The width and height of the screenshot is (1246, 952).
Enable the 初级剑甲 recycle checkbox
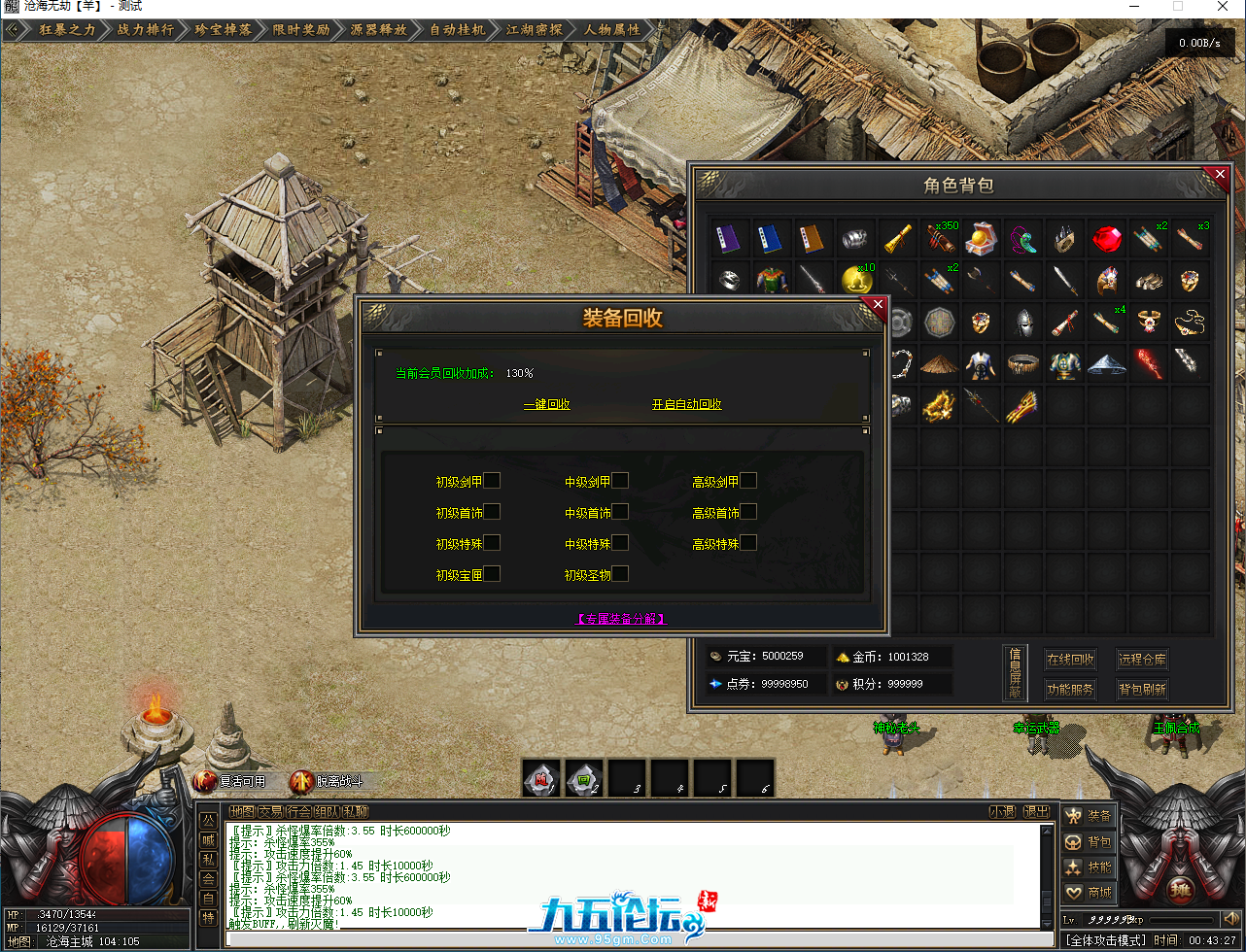494,480
